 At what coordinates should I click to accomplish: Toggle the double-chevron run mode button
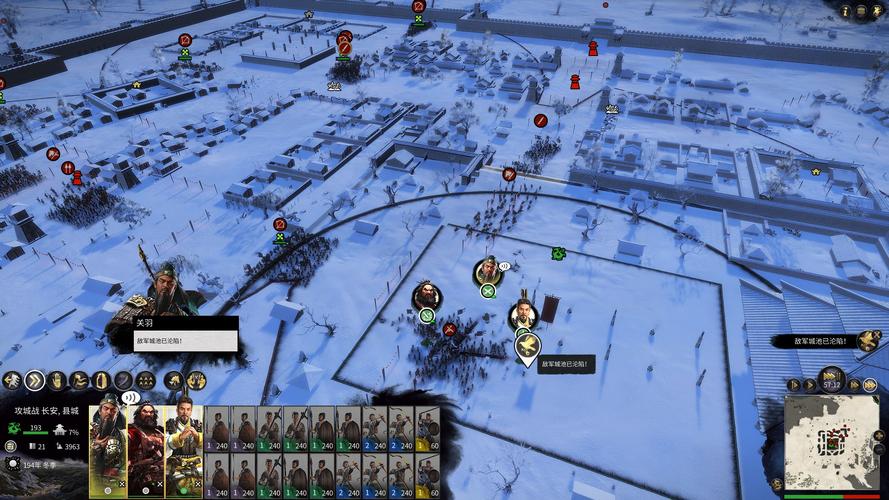click(x=35, y=380)
